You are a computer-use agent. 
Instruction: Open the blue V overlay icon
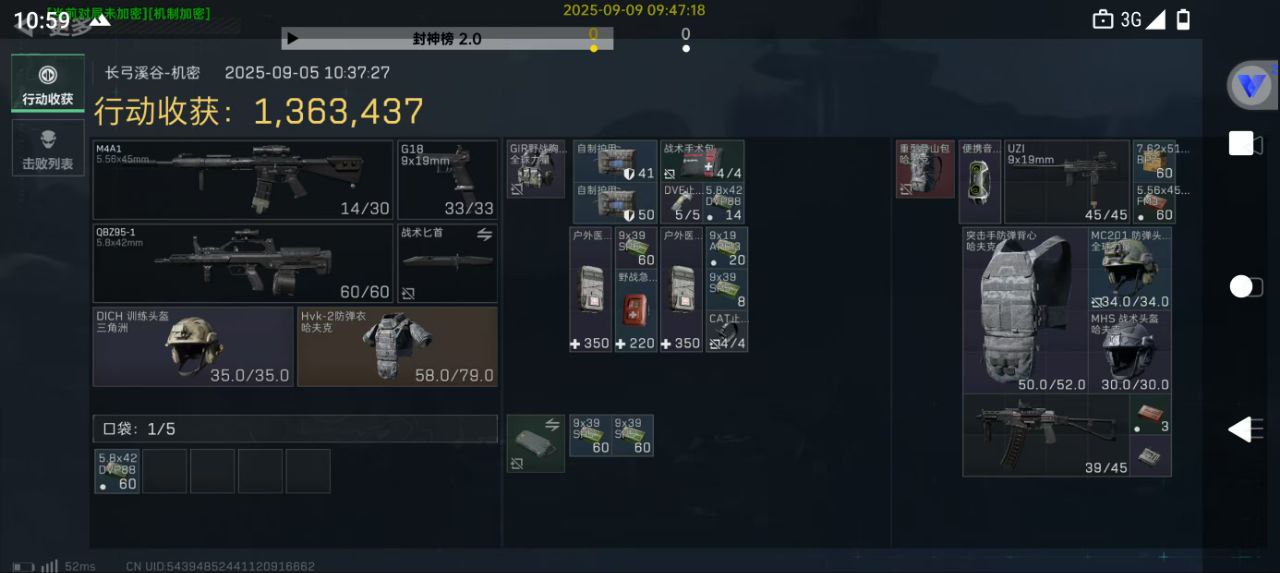point(1250,86)
